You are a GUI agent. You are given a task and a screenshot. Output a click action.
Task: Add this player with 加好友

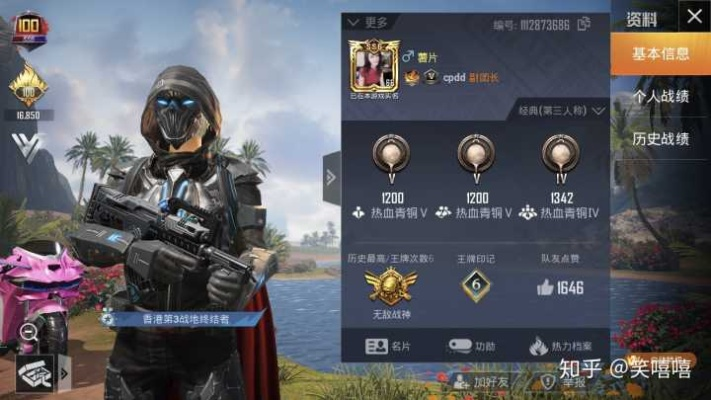[475, 381]
